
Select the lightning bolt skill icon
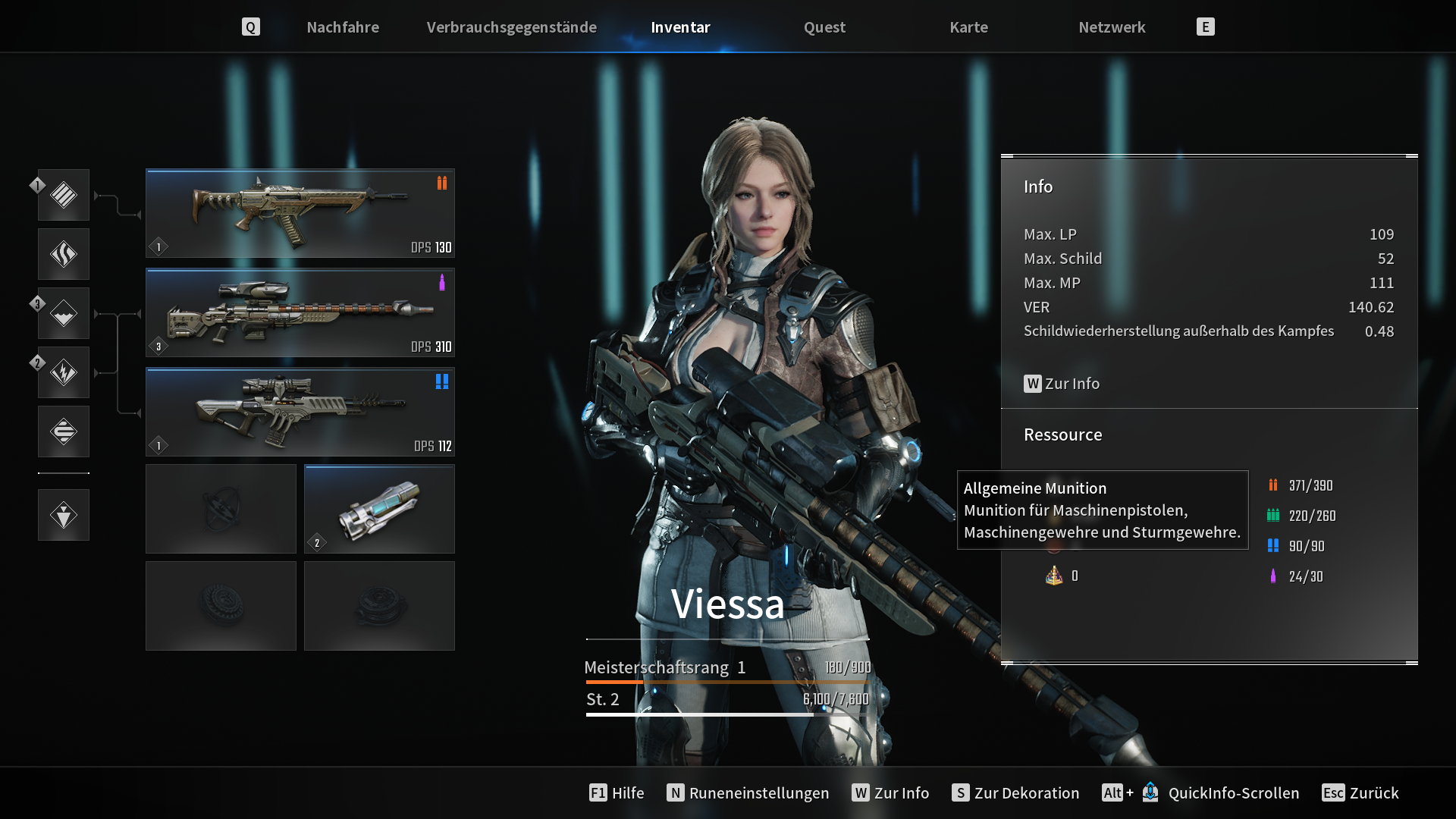pyautogui.click(x=64, y=372)
